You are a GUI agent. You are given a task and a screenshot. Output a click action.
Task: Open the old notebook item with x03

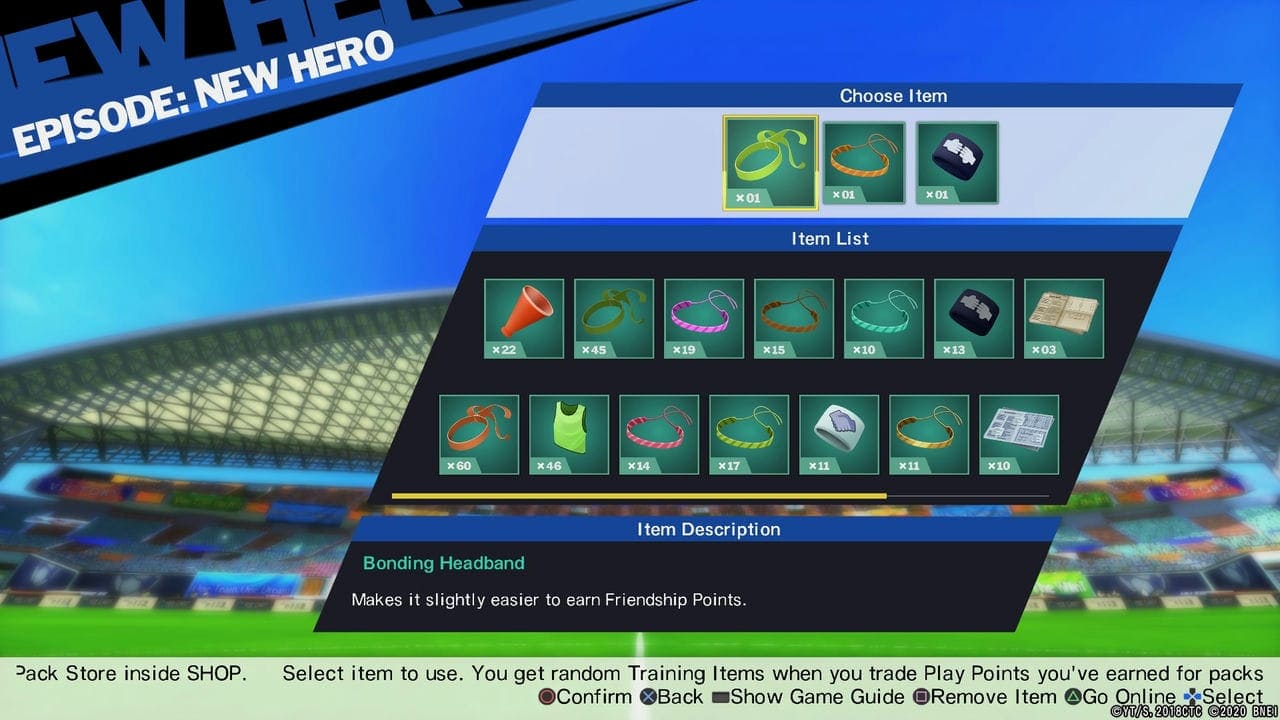pyautogui.click(x=1063, y=317)
